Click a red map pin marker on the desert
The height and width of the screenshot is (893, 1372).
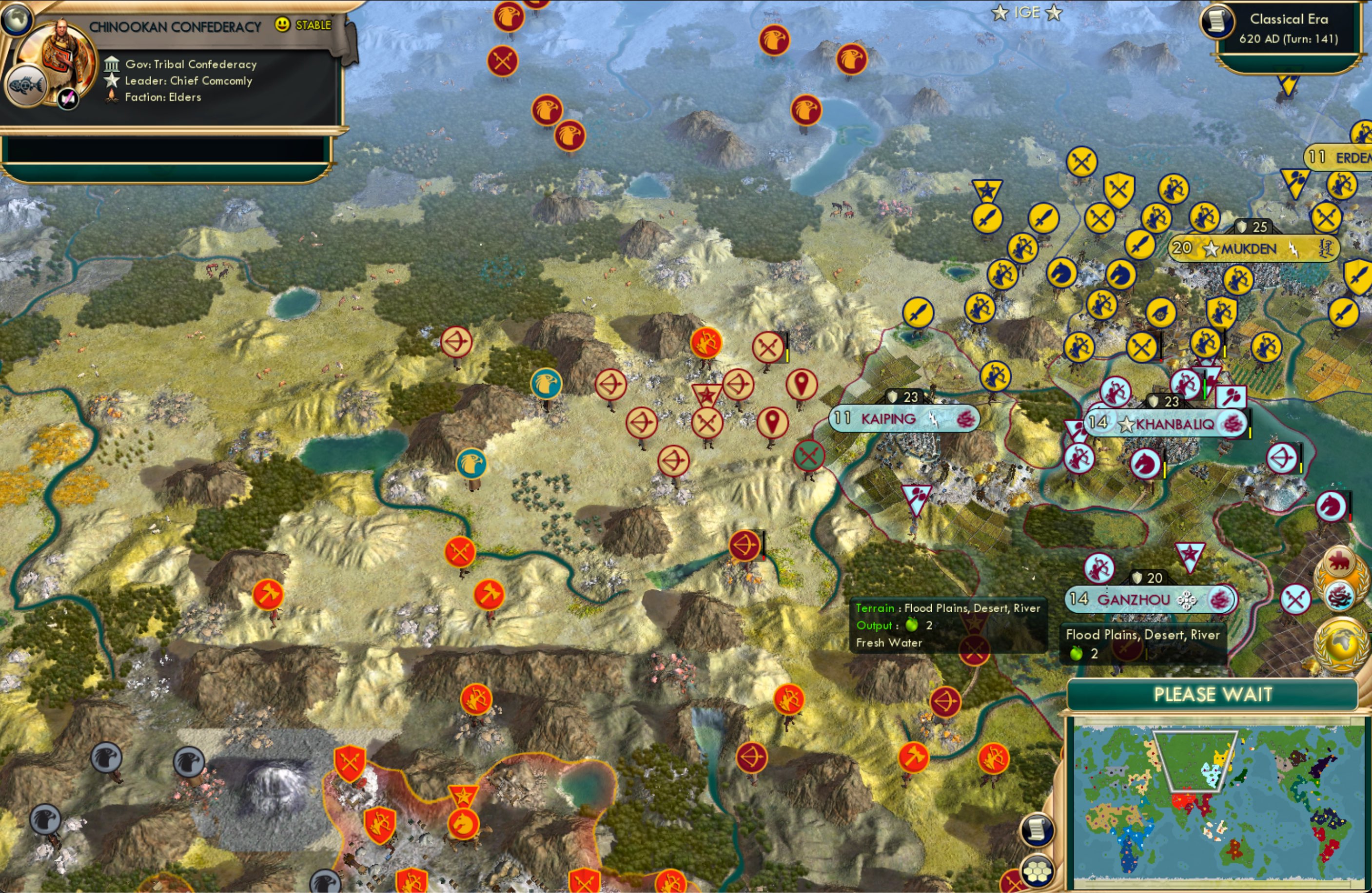801,383
